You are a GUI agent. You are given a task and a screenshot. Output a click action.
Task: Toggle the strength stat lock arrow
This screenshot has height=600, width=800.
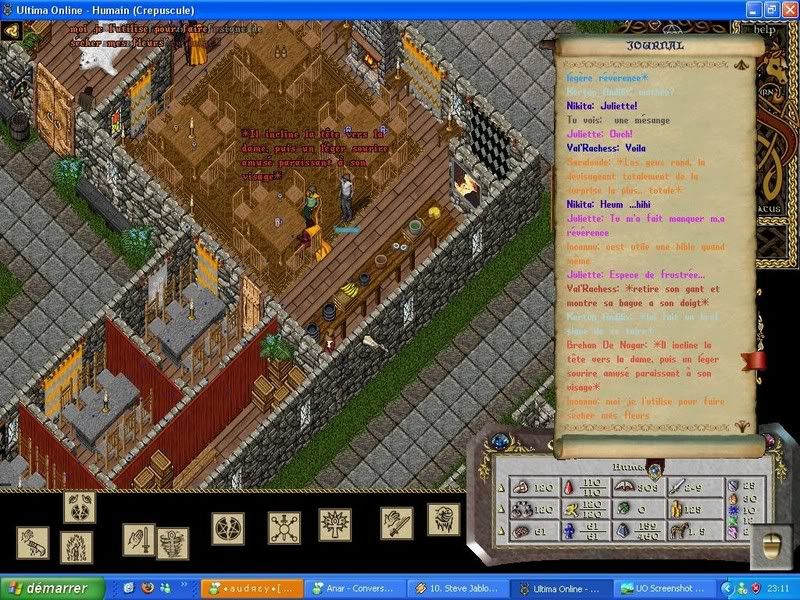(502, 487)
